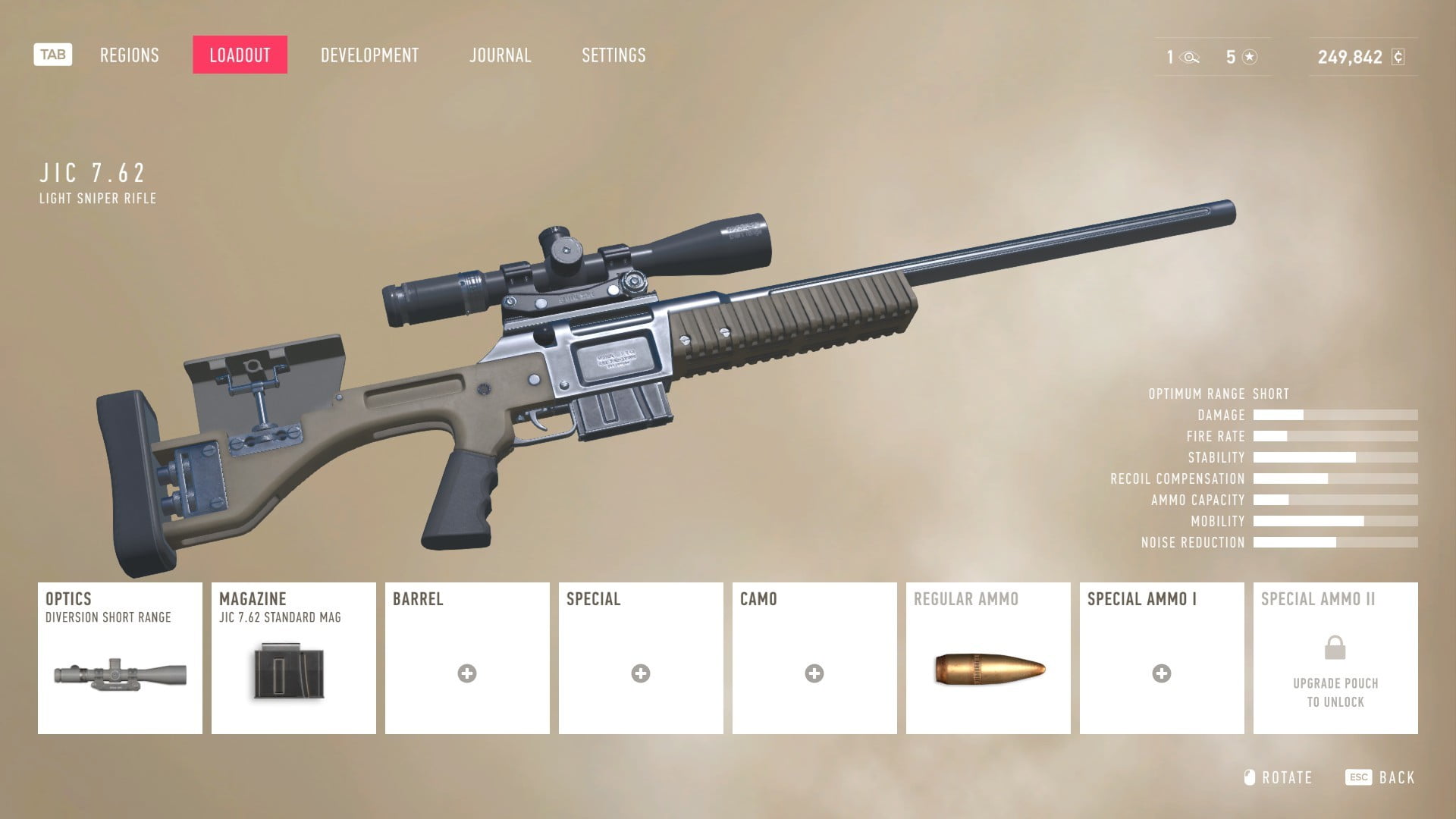Click the locked Special Ammo II slot

click(x=1335, y=657)
